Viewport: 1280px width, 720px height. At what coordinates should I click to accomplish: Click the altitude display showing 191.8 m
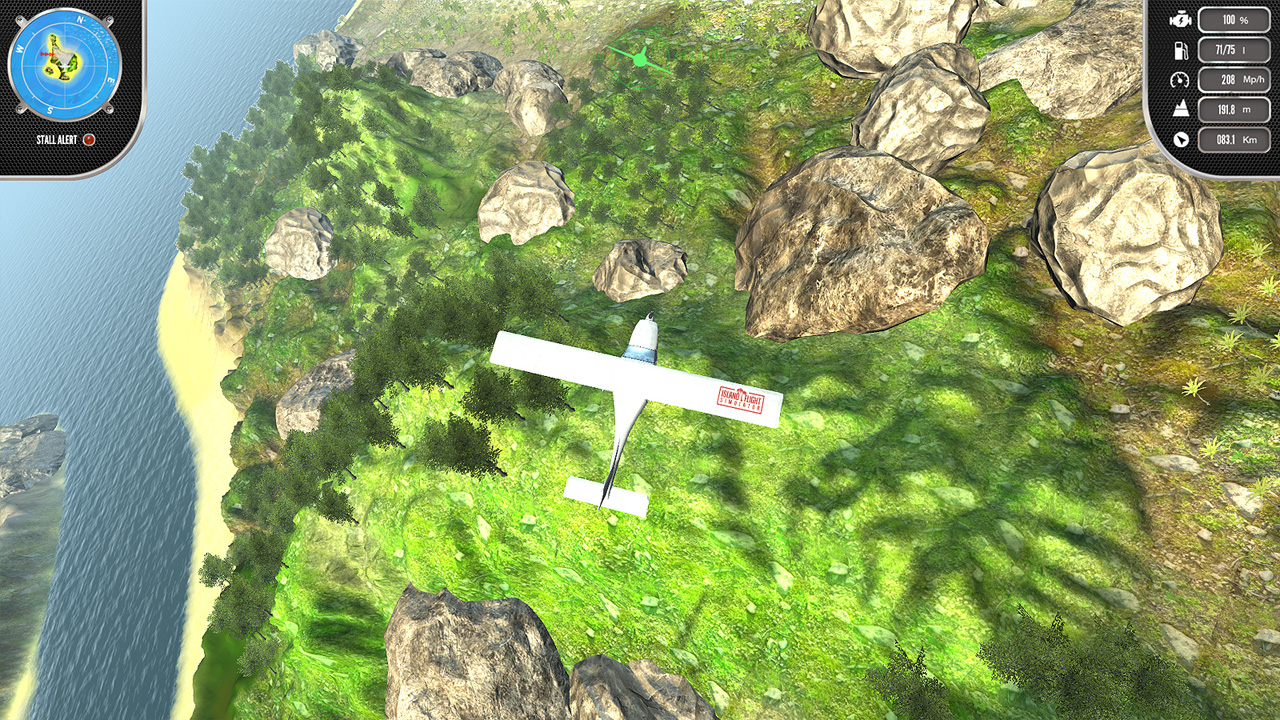point(1233,108)
